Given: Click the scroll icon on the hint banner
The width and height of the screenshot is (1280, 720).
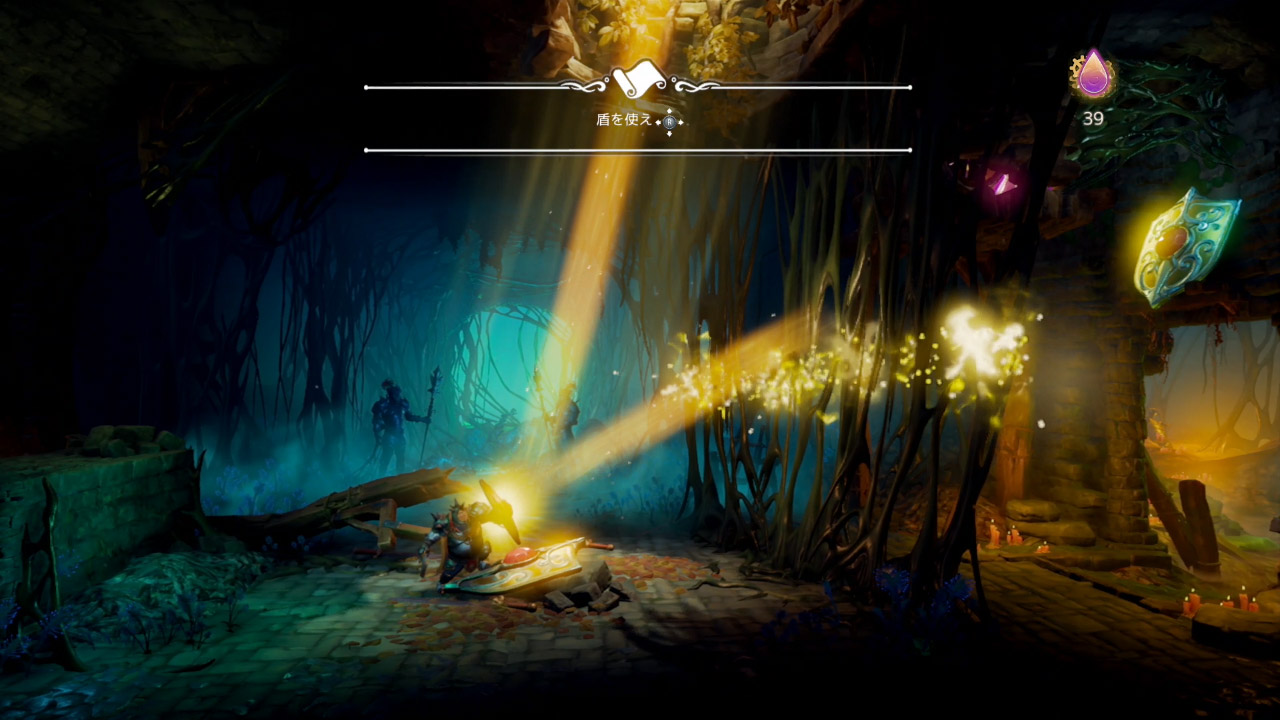Looking at the screenshot, I should [638, 79].
